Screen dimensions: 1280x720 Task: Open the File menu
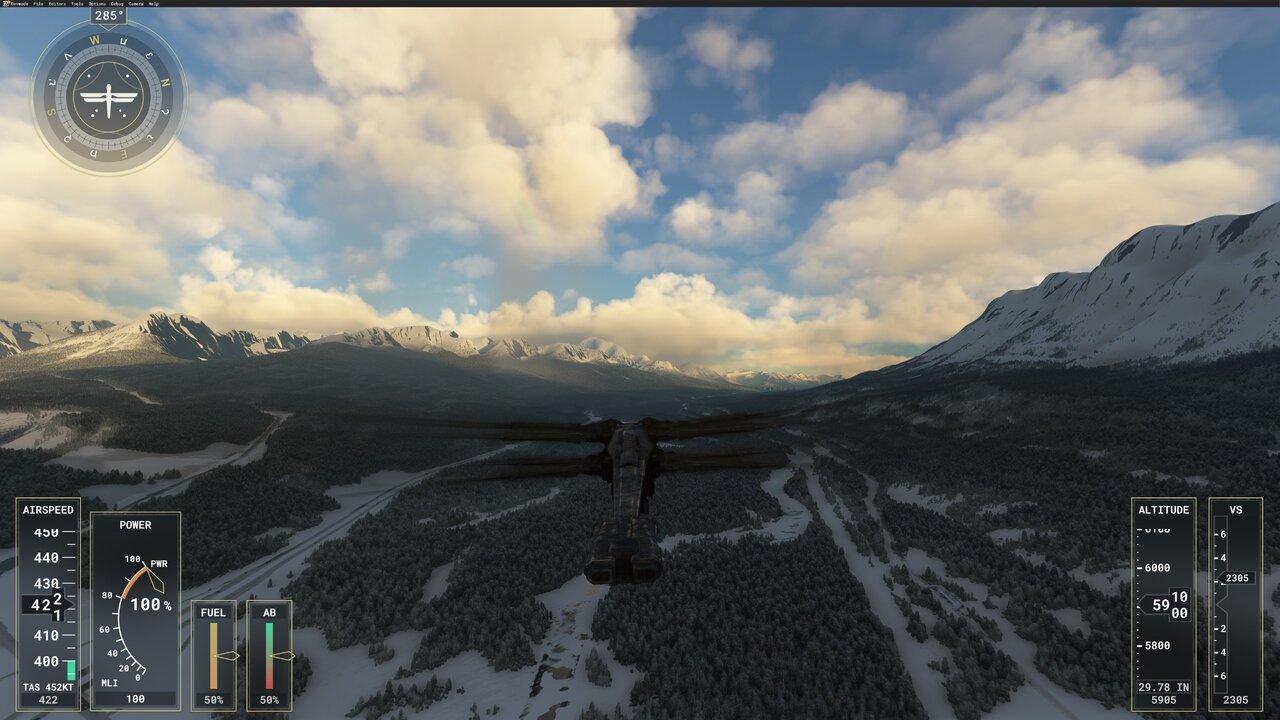point(37,4)
